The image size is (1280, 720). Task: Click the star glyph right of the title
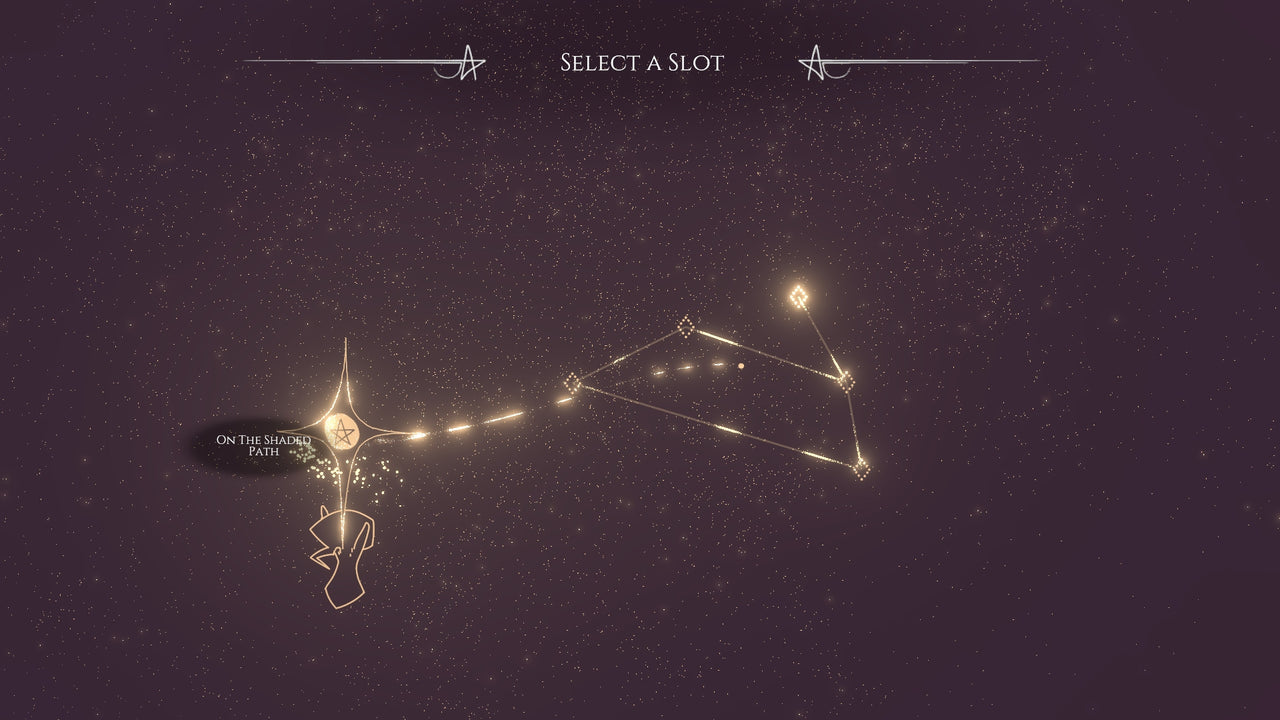pos(816,62)
